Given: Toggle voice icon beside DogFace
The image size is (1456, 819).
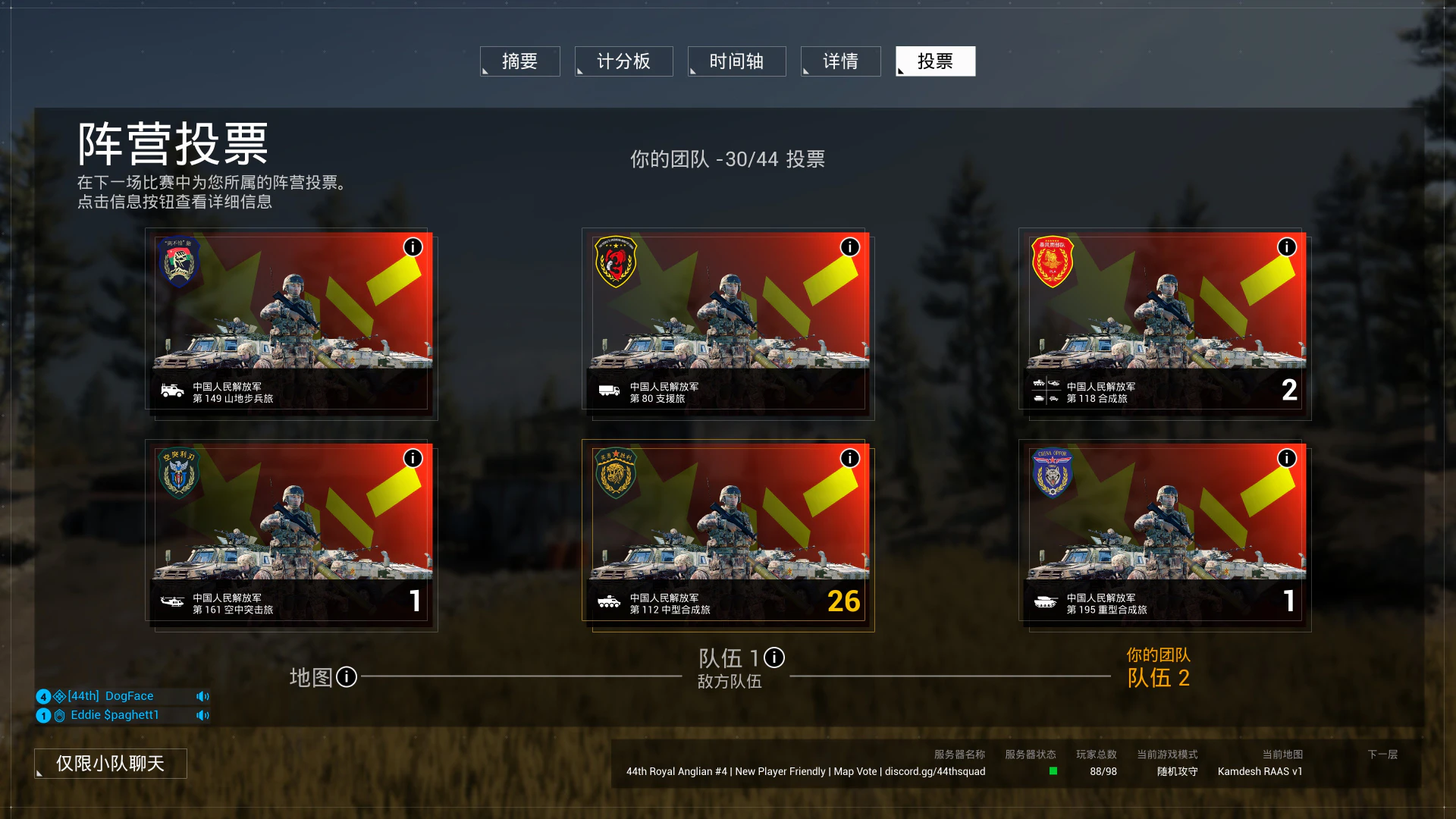Looking at the screenshot, I should [202, 696].
